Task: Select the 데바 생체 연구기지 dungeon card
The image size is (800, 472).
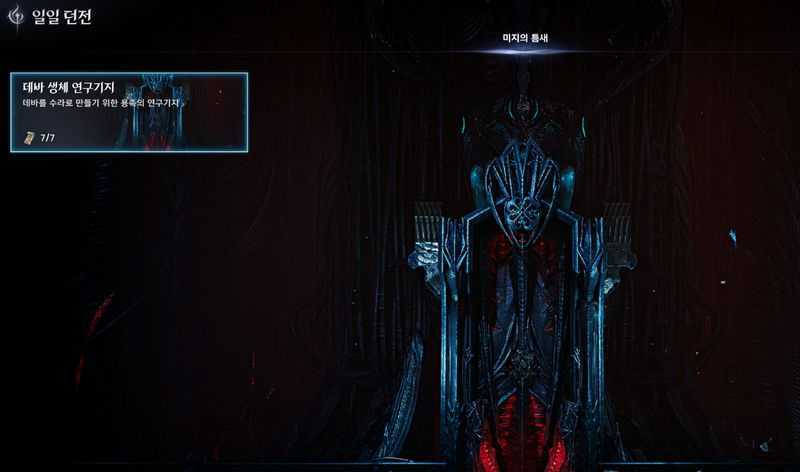Action: coord(129,112)
